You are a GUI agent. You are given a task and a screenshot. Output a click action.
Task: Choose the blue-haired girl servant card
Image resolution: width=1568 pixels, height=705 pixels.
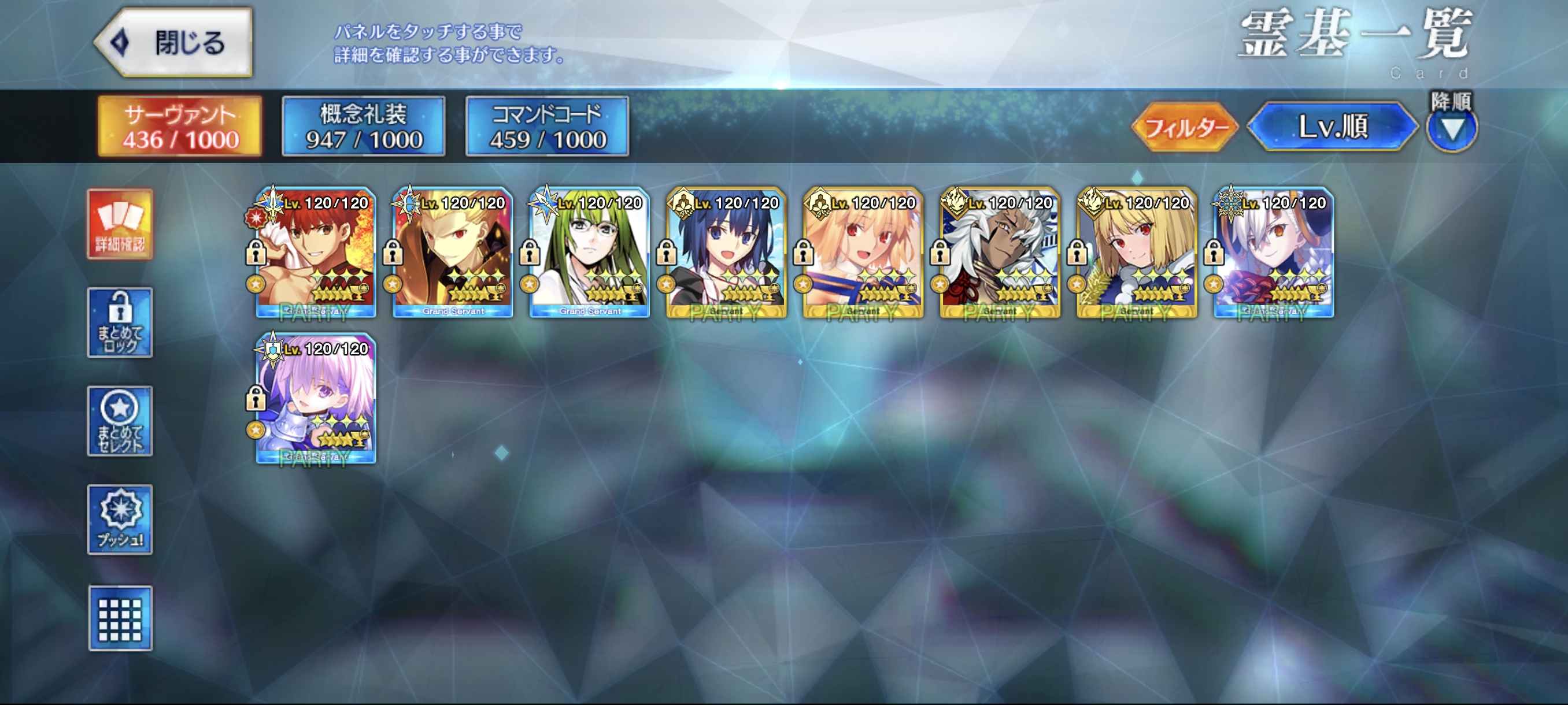727,253
